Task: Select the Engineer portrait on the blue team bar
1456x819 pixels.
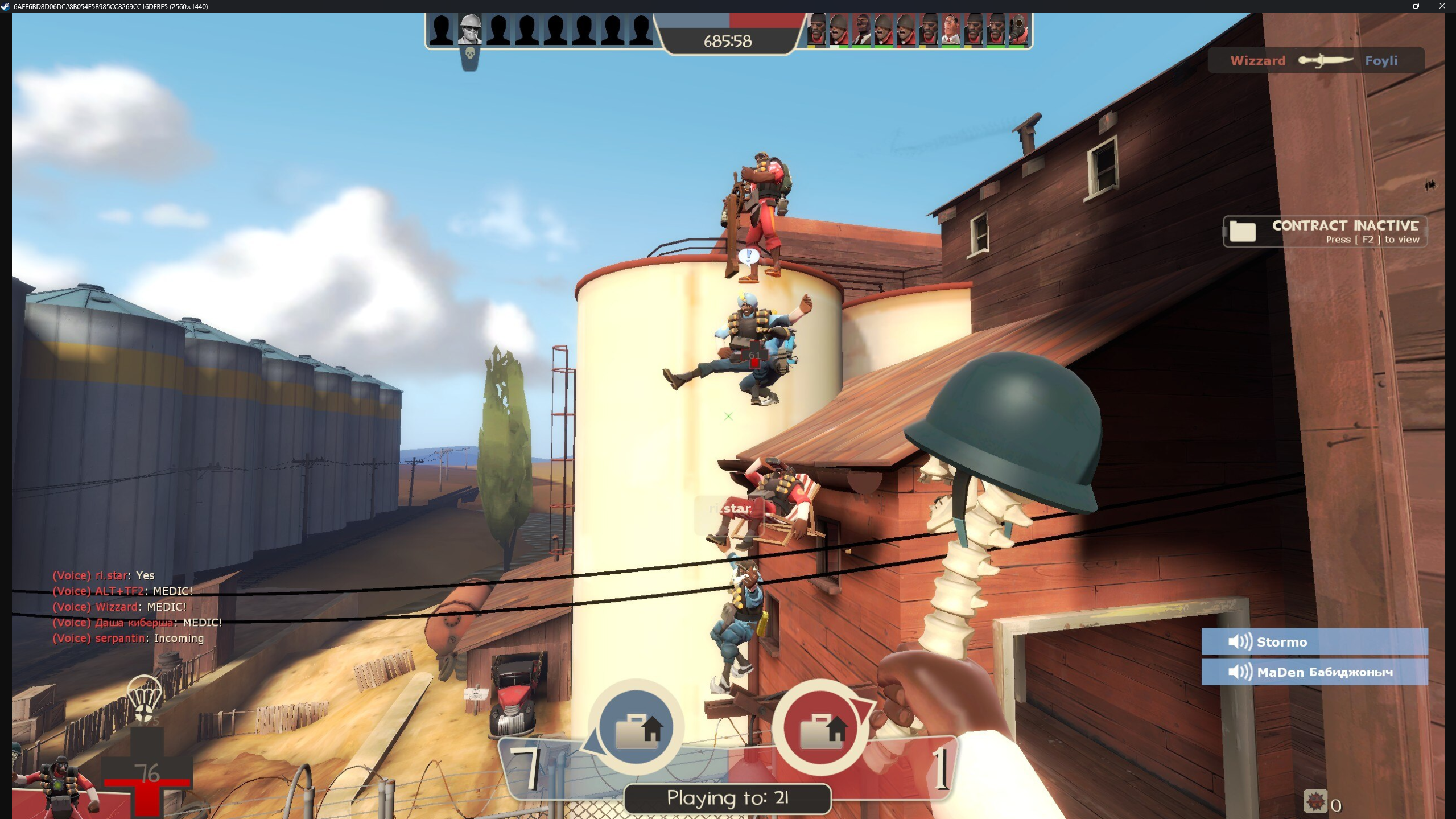Action: [470, 30]
